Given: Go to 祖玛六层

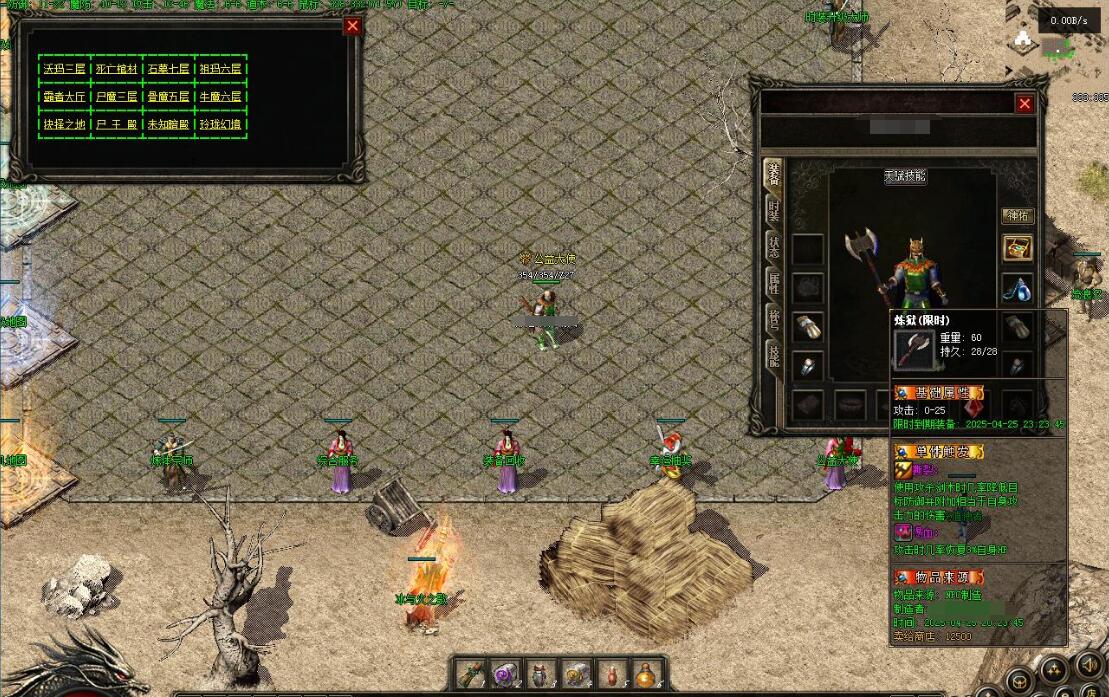Looking at the screenshot, I should coord(220,69).
